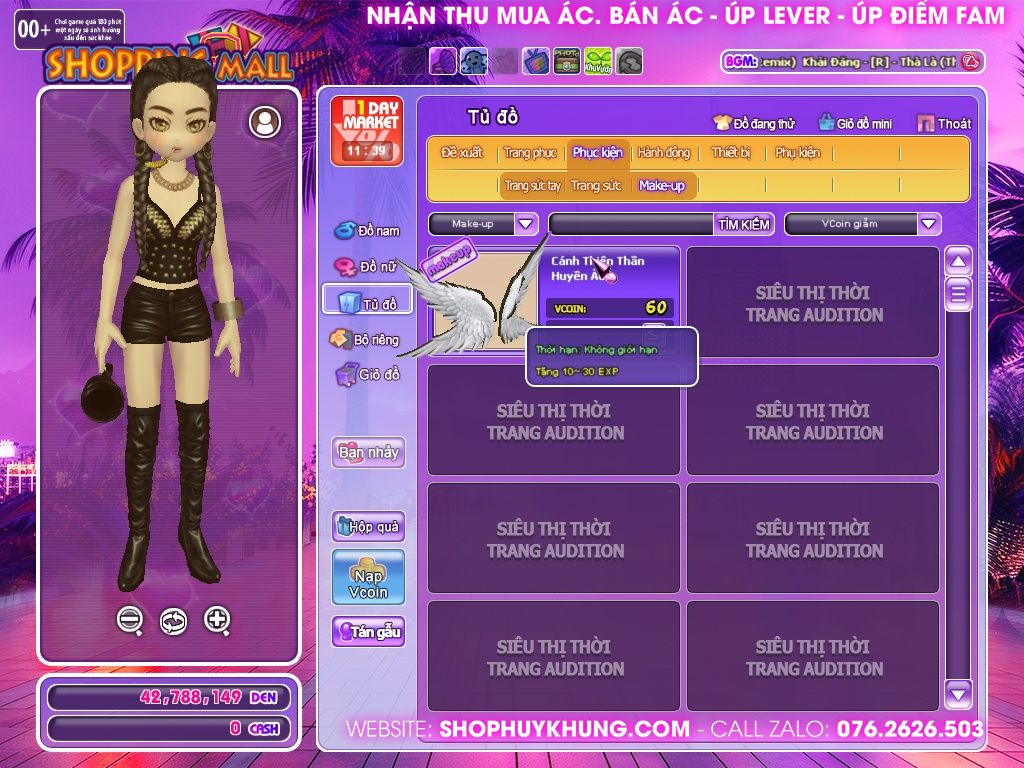The height and width of the screenshot is (768, 1024).
Task: Choose the Trang sức tay sub-tab
Action: [532, 186]
